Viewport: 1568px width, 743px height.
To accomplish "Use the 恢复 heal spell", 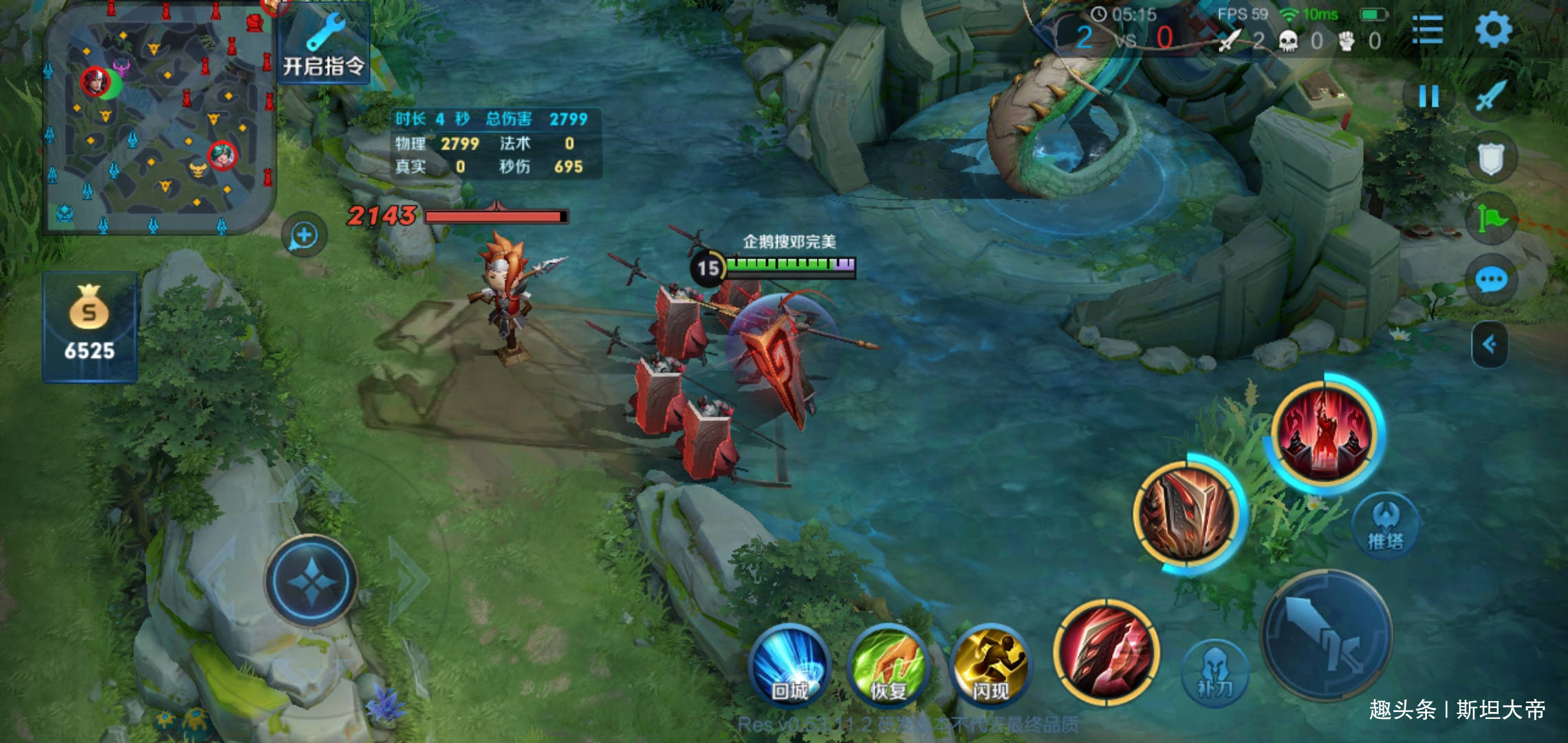I will pyautogui.click(x=888, y=665).
